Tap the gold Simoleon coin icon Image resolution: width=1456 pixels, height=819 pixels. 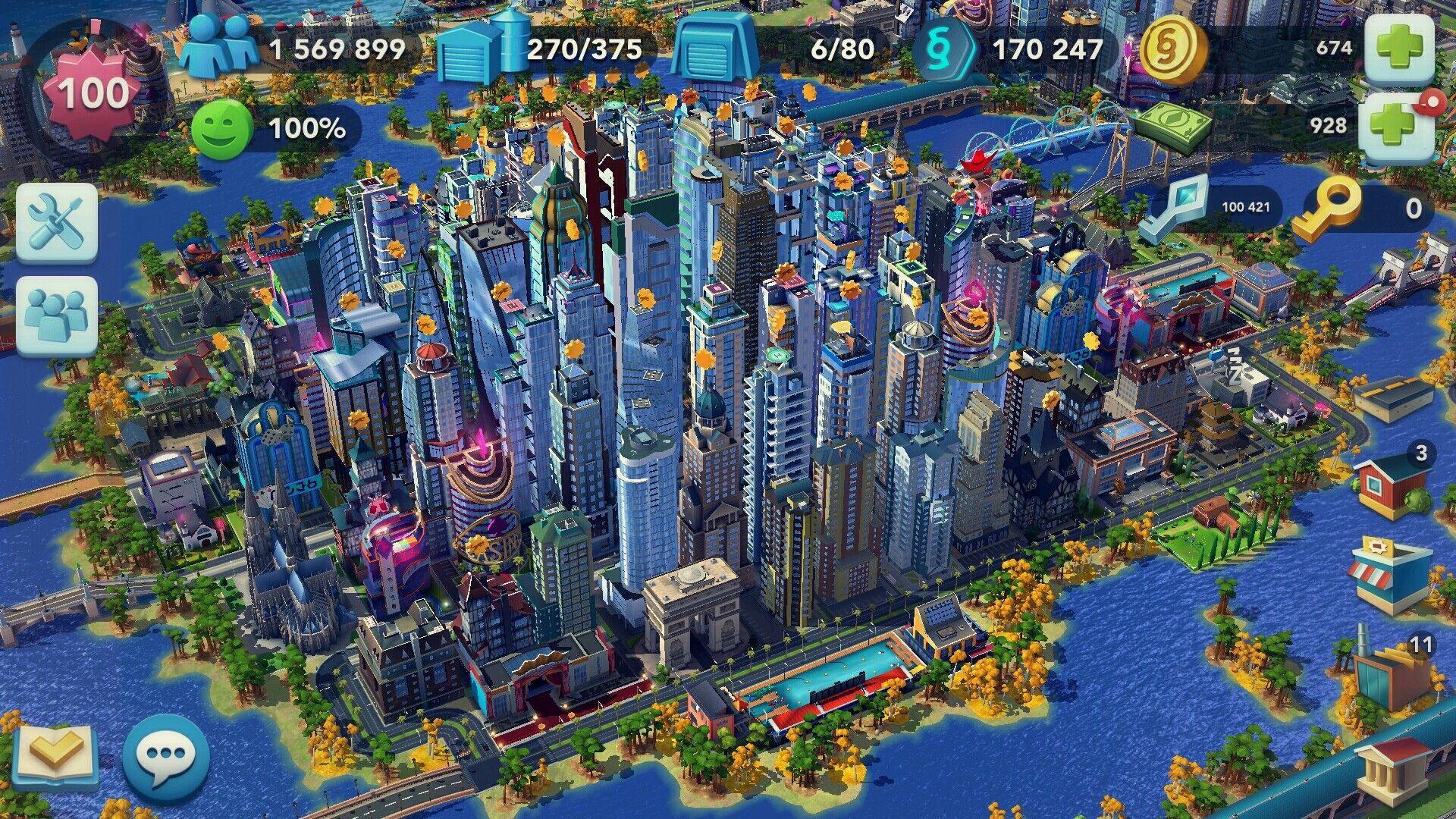[1172, 49]
